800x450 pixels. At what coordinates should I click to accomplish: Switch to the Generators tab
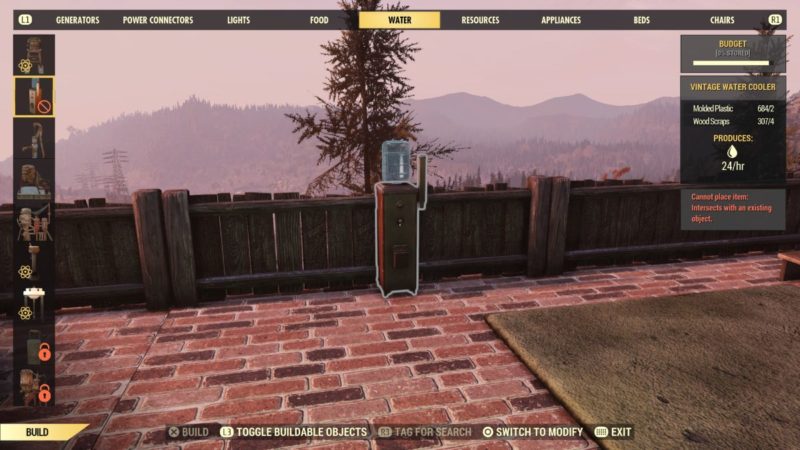(x=77, y=20)
